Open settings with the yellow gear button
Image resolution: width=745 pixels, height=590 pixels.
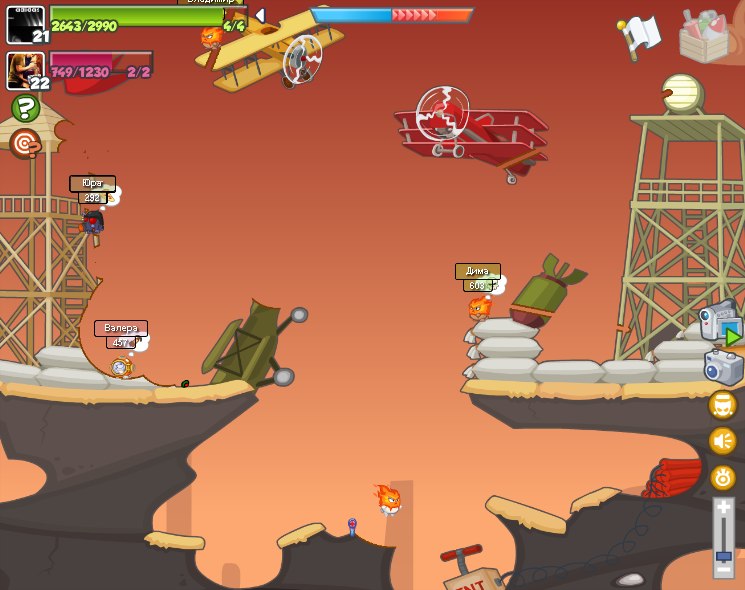click(722, 478)
